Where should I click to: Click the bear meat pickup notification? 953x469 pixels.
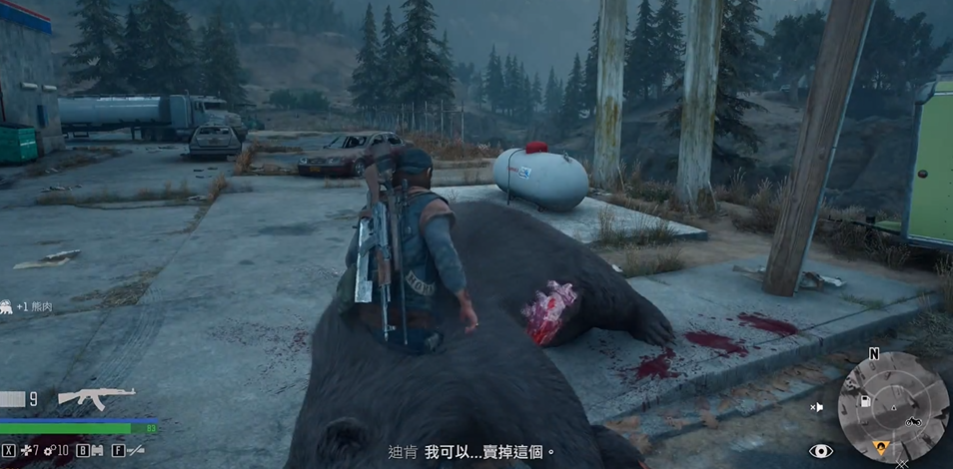pos(28,306)
